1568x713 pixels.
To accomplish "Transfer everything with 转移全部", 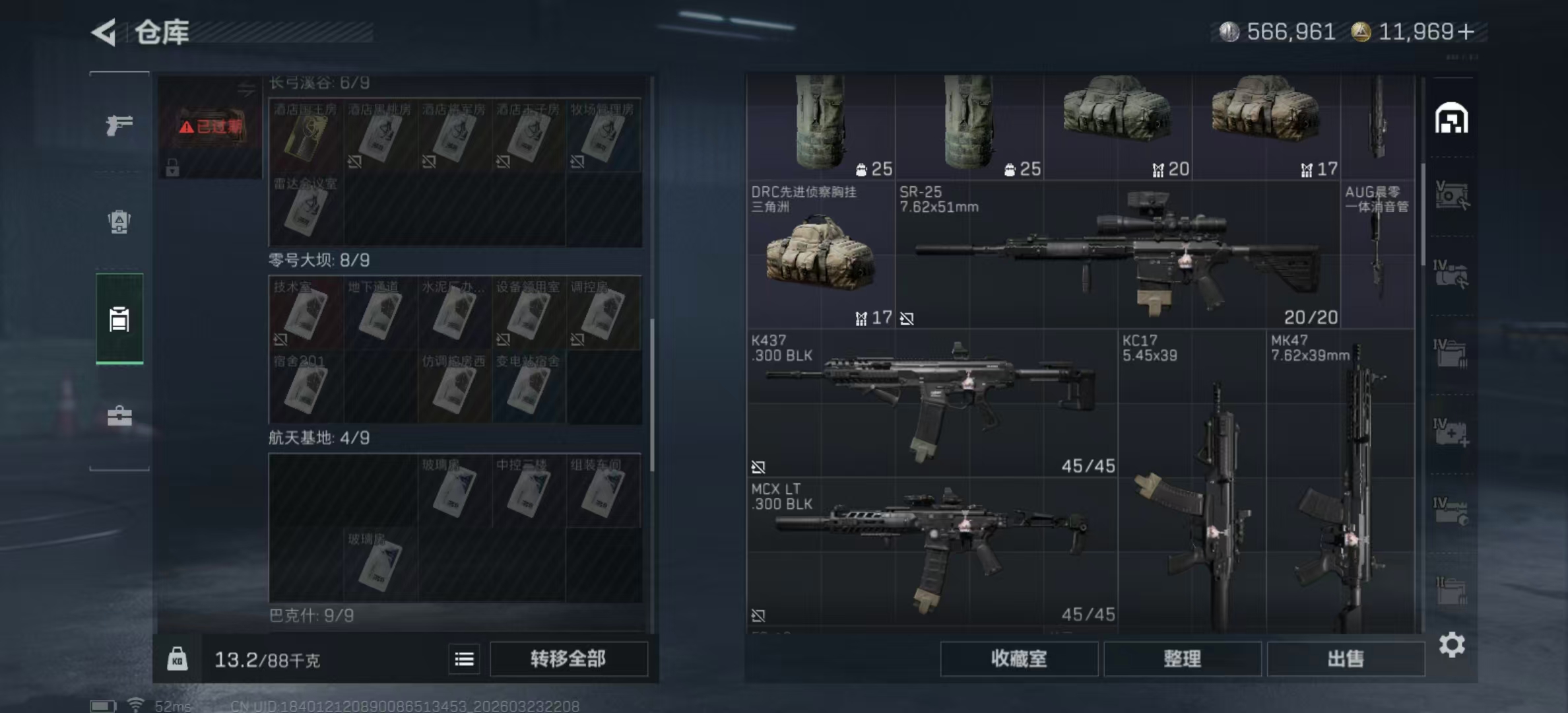I will coord(568,659).
